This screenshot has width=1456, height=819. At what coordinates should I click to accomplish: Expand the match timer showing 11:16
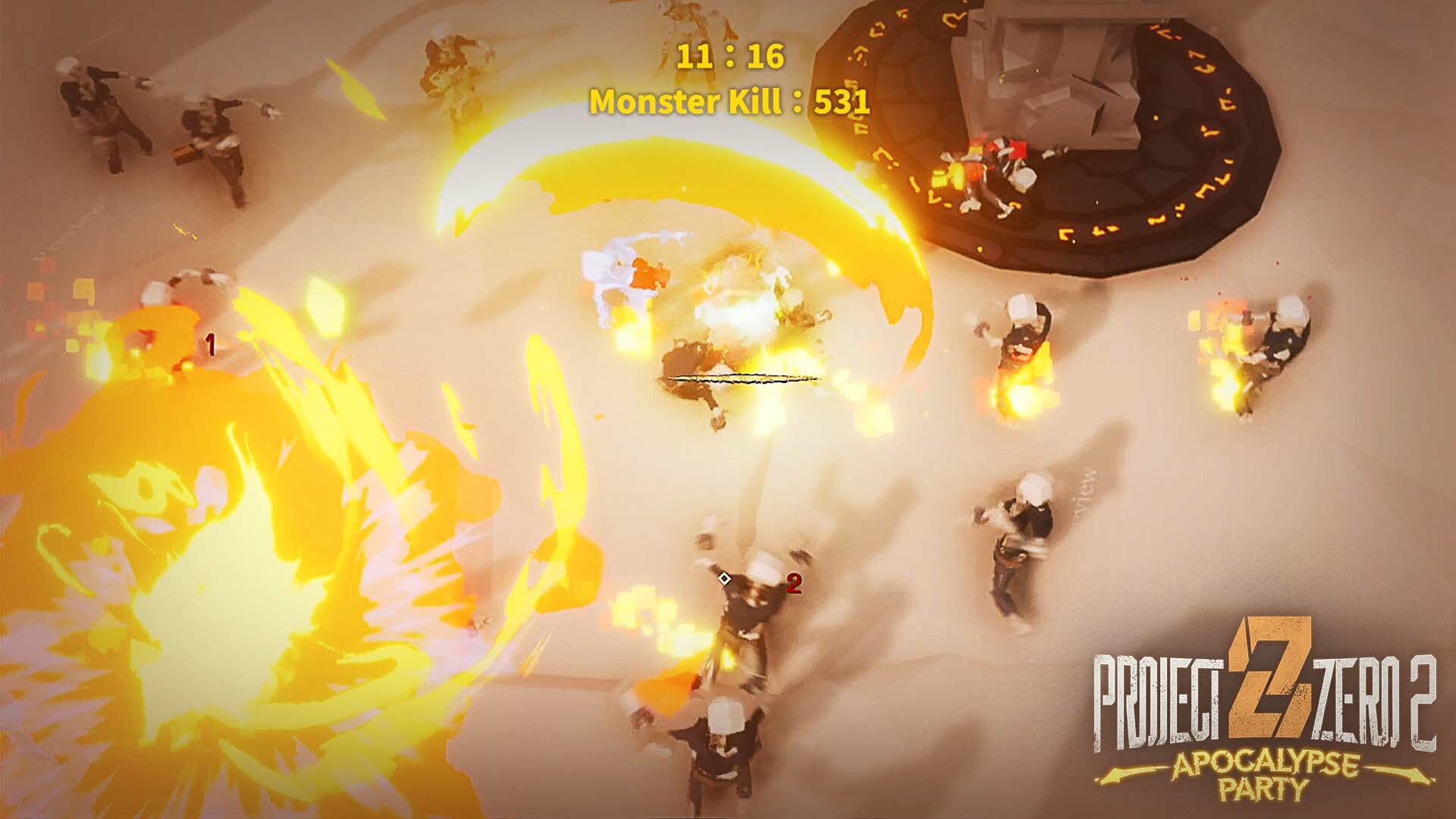pyautogui.click(x=730, y=55)
